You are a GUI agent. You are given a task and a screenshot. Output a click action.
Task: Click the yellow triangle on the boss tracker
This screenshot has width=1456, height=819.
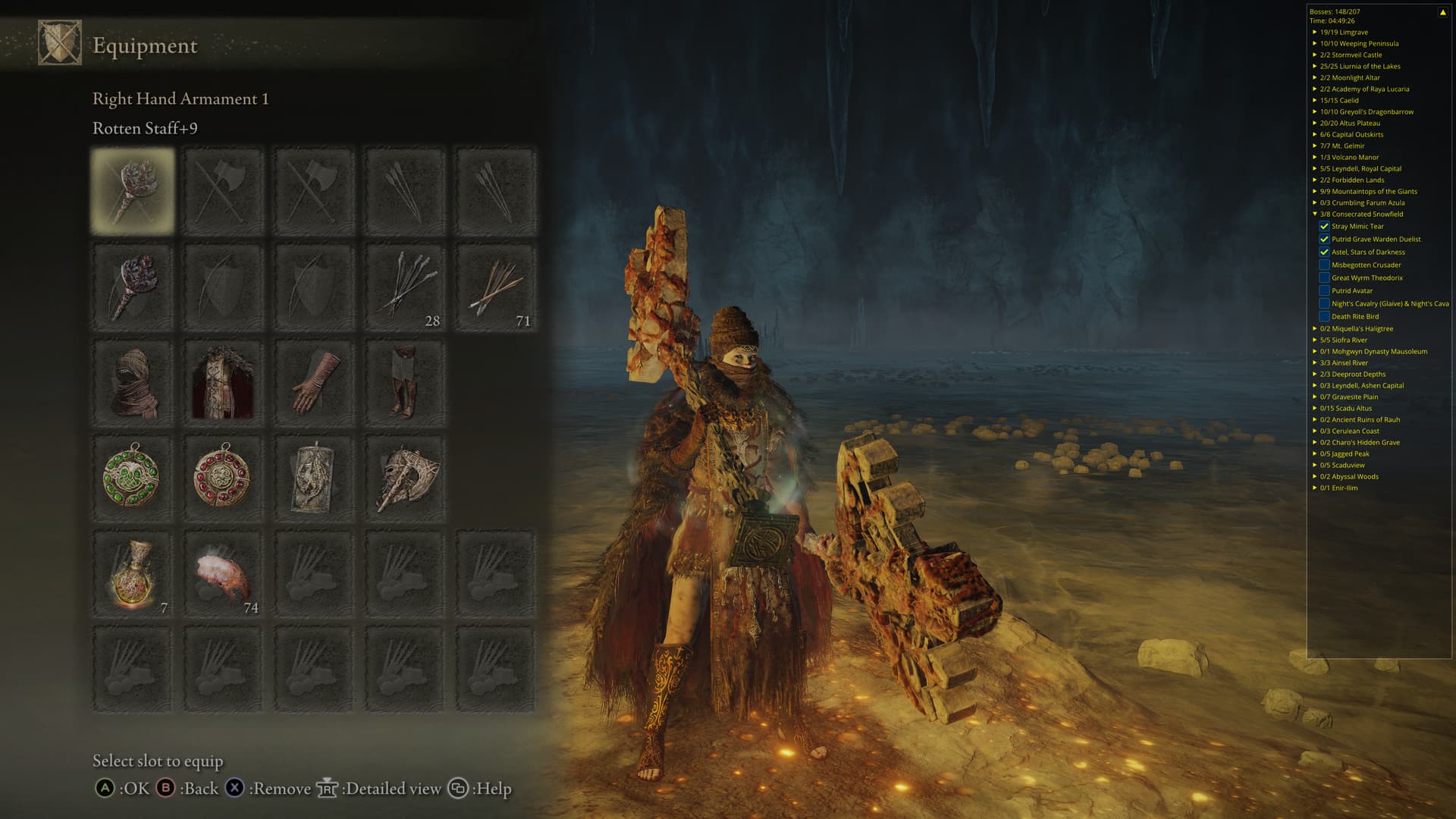(x=1442, y=12)
